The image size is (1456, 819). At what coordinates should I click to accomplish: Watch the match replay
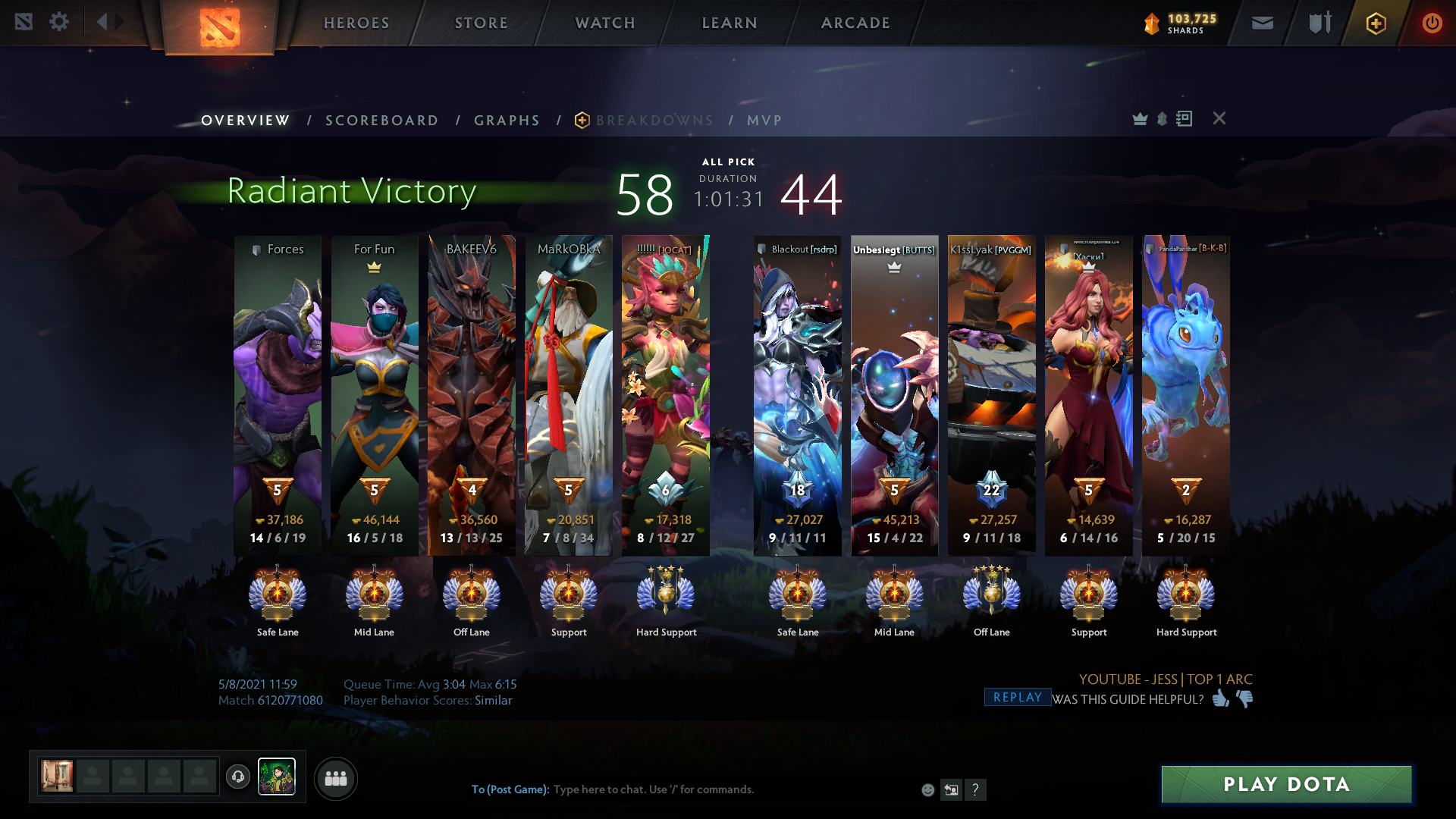(1017, 698)
